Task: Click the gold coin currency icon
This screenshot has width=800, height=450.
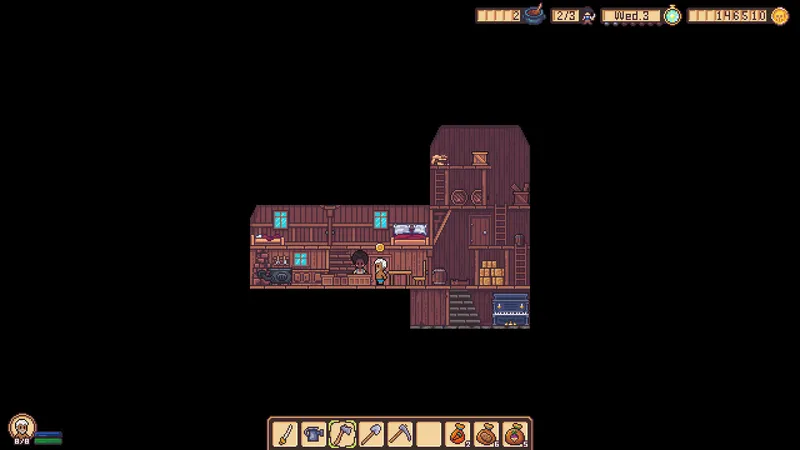Action: coord(779,16)
